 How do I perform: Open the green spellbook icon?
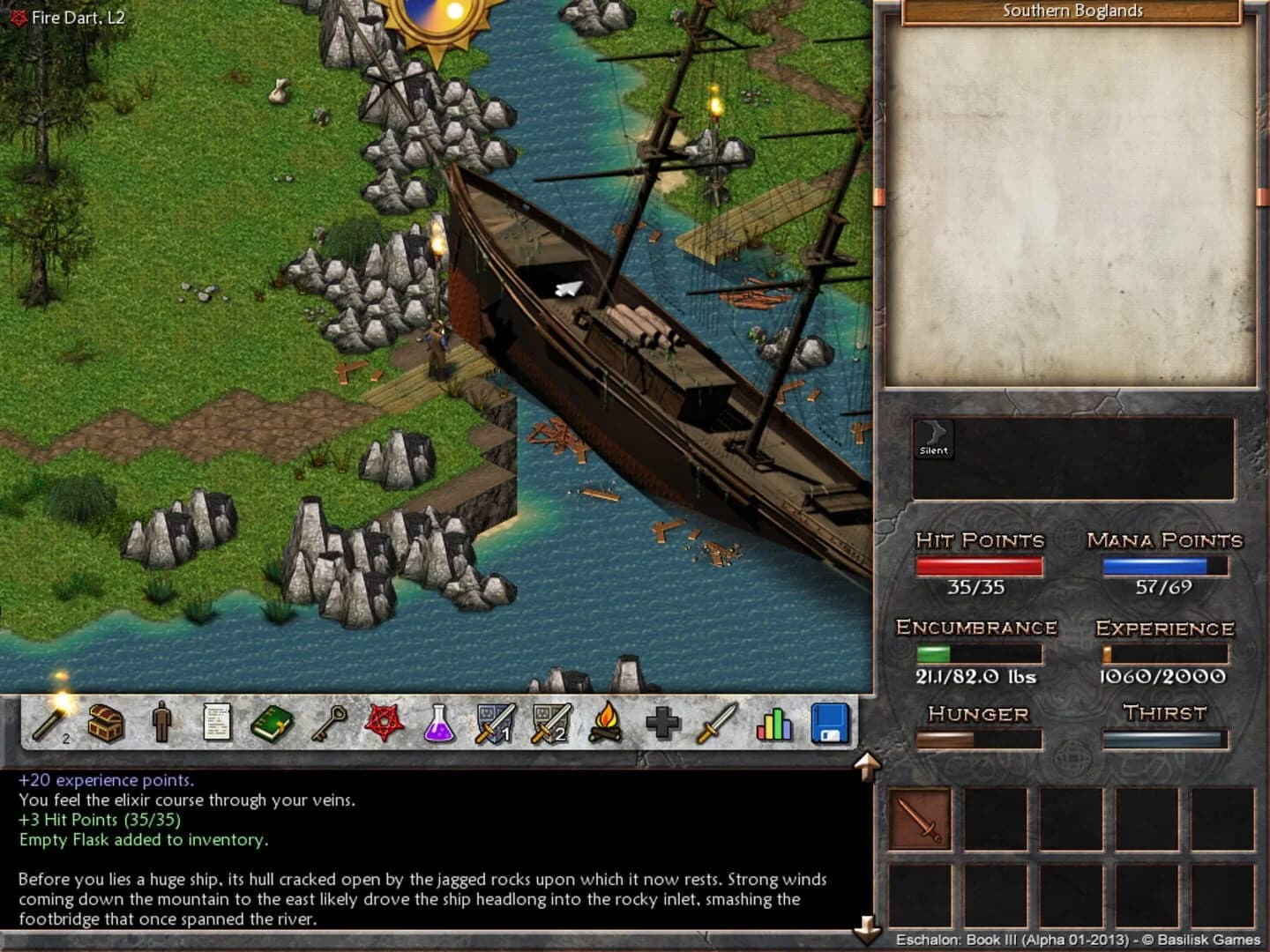click(271, 721)
